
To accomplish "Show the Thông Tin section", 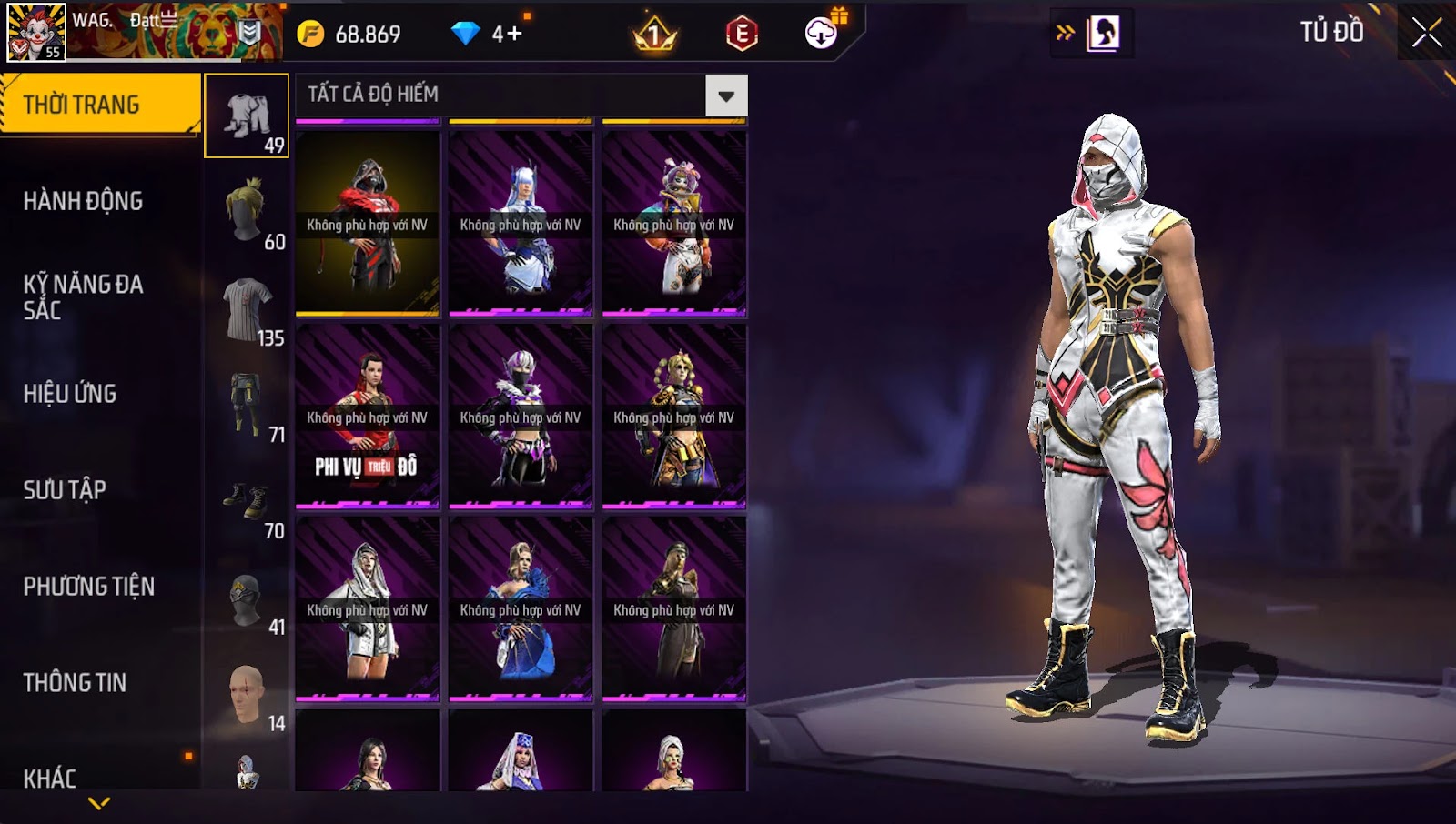I will 75,683.
